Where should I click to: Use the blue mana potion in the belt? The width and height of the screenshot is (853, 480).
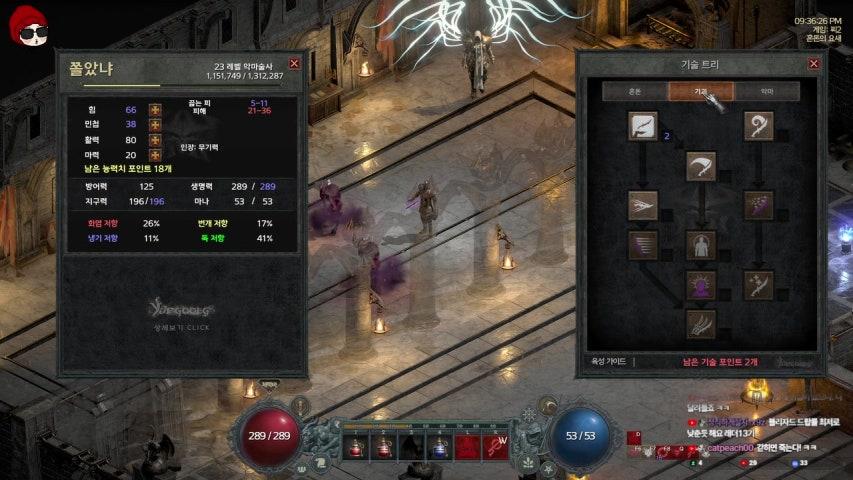click(438, 446)
